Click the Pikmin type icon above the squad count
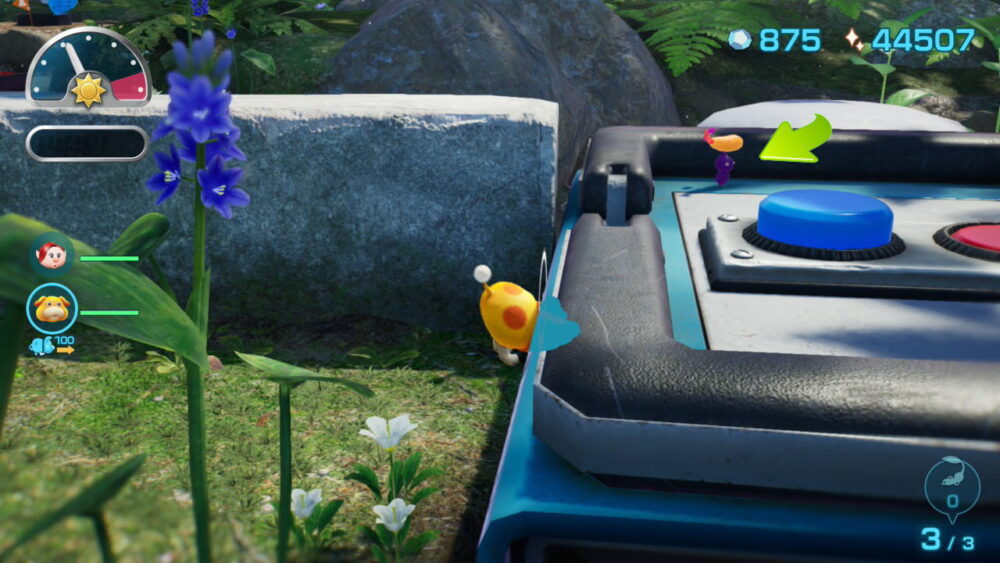This screenshot has width=1000, height=563. point(951,484)
